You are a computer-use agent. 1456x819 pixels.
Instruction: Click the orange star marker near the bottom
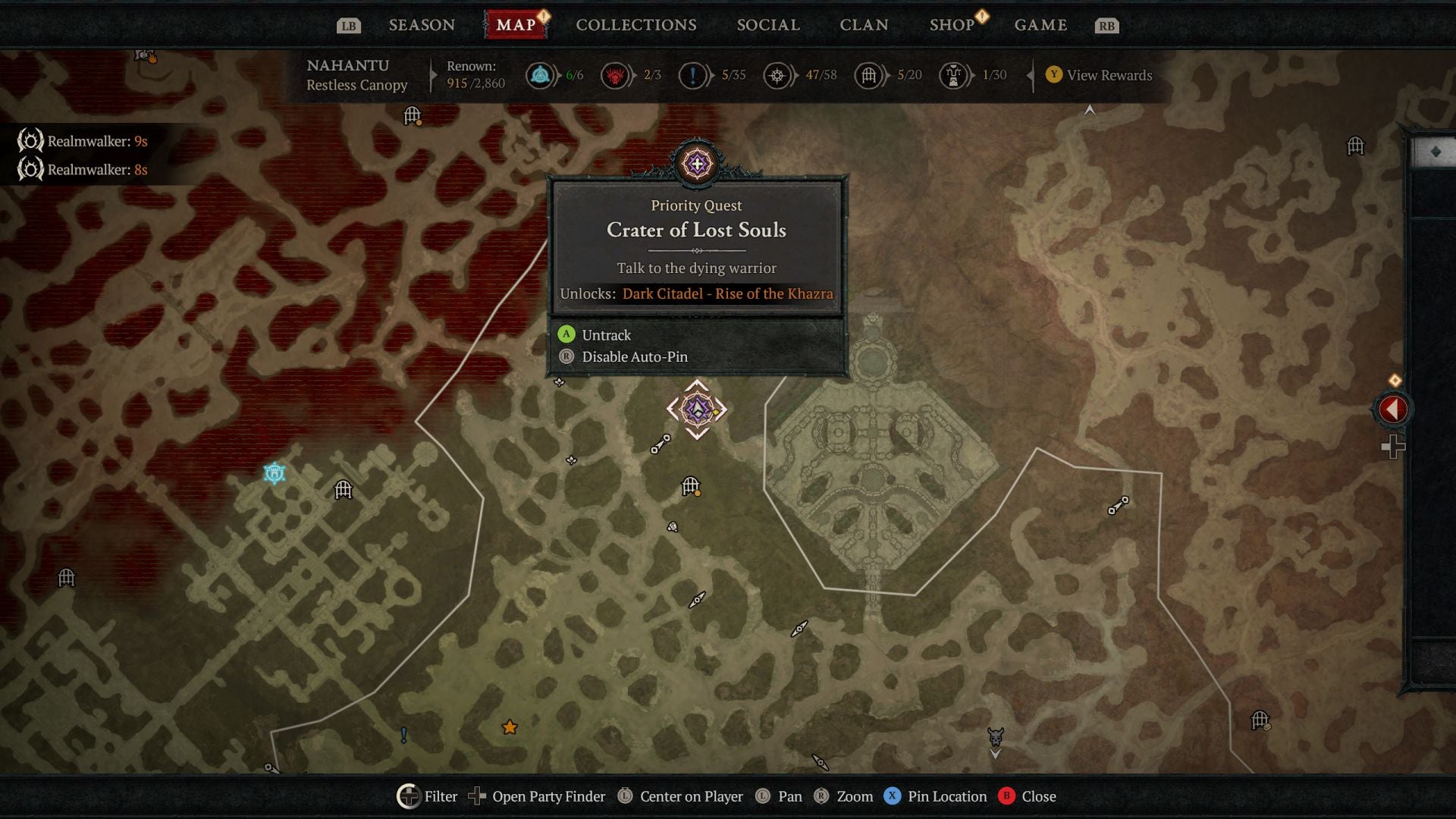(509, 726)
